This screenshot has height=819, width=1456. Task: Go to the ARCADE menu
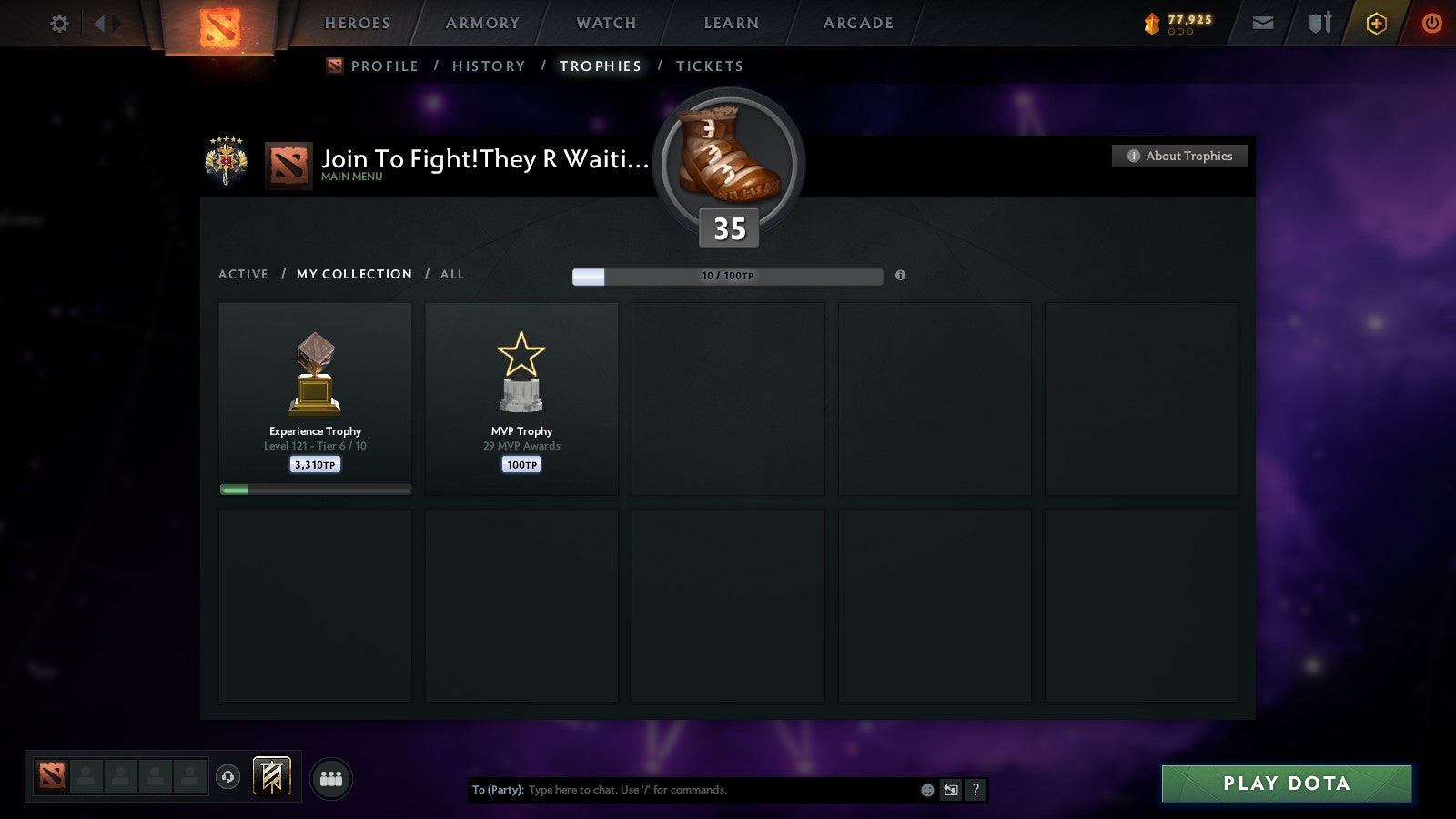click(856, 24)
